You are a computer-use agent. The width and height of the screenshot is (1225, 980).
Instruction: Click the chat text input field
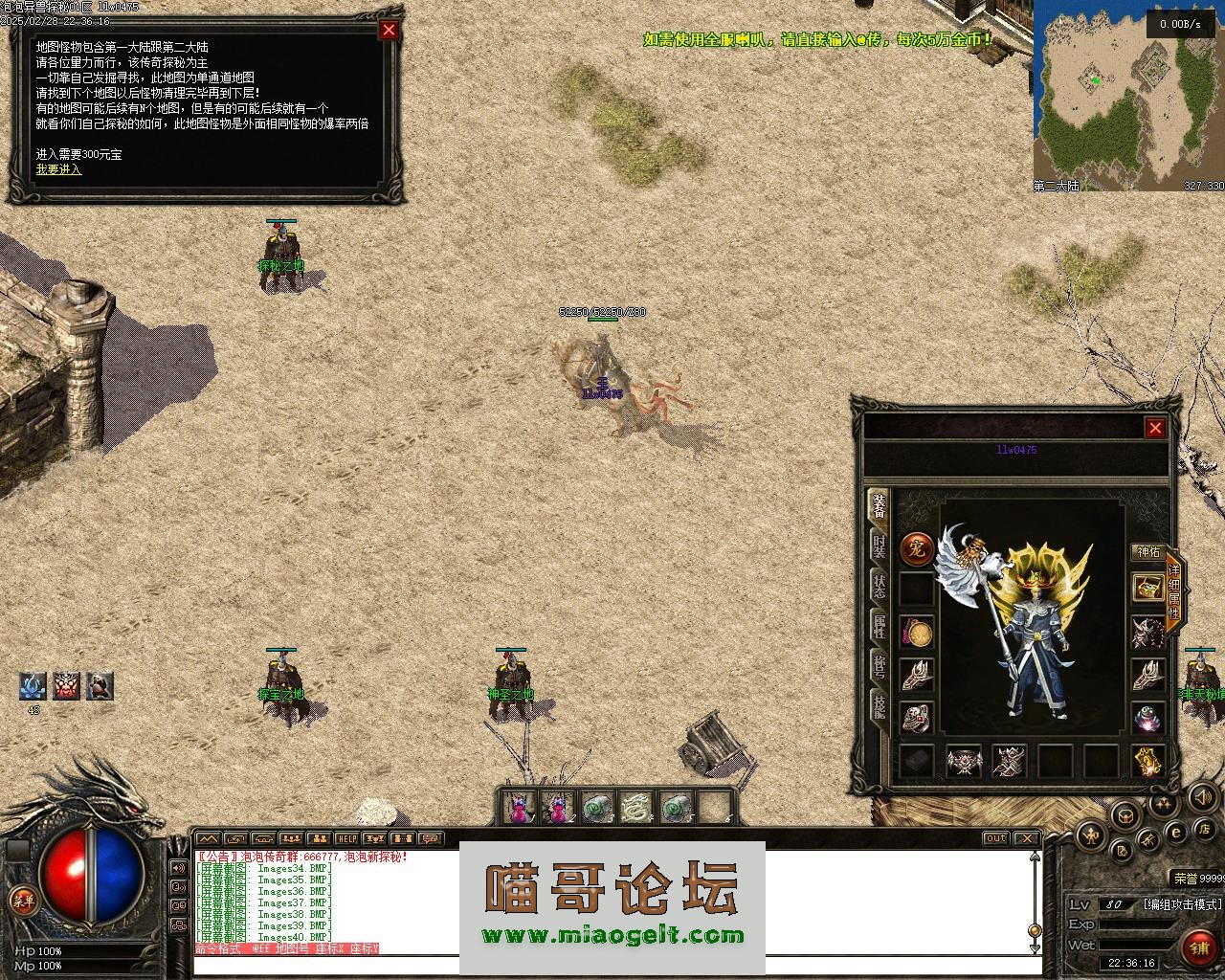coord(612,964)
